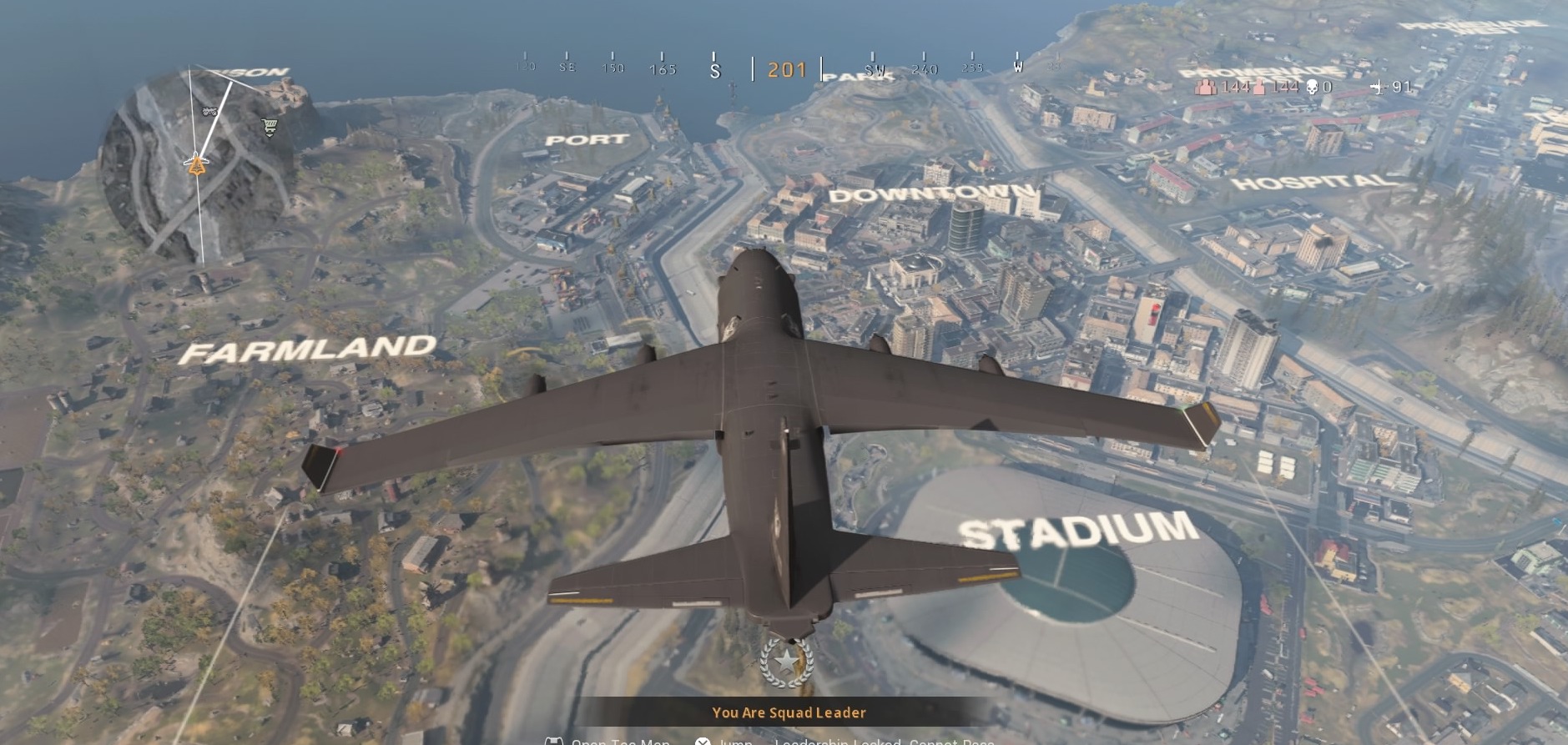
Task: Open the Tac Map via its text prompt
Action: pos(620,742)
